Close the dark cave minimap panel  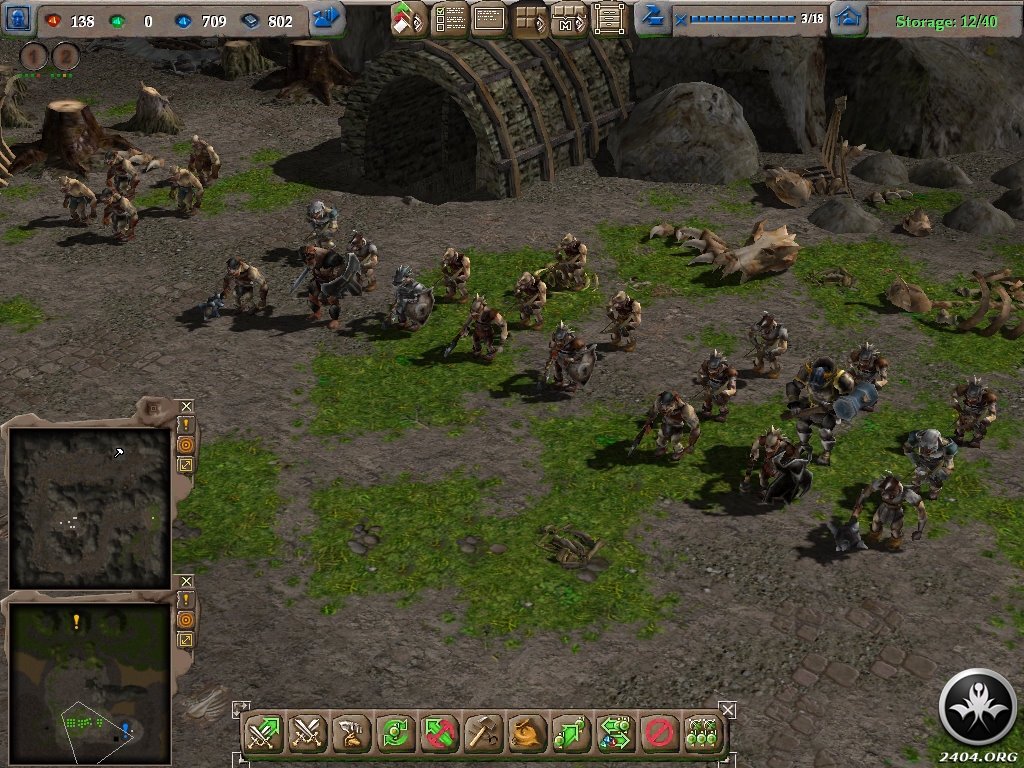(x=186, y=406)
